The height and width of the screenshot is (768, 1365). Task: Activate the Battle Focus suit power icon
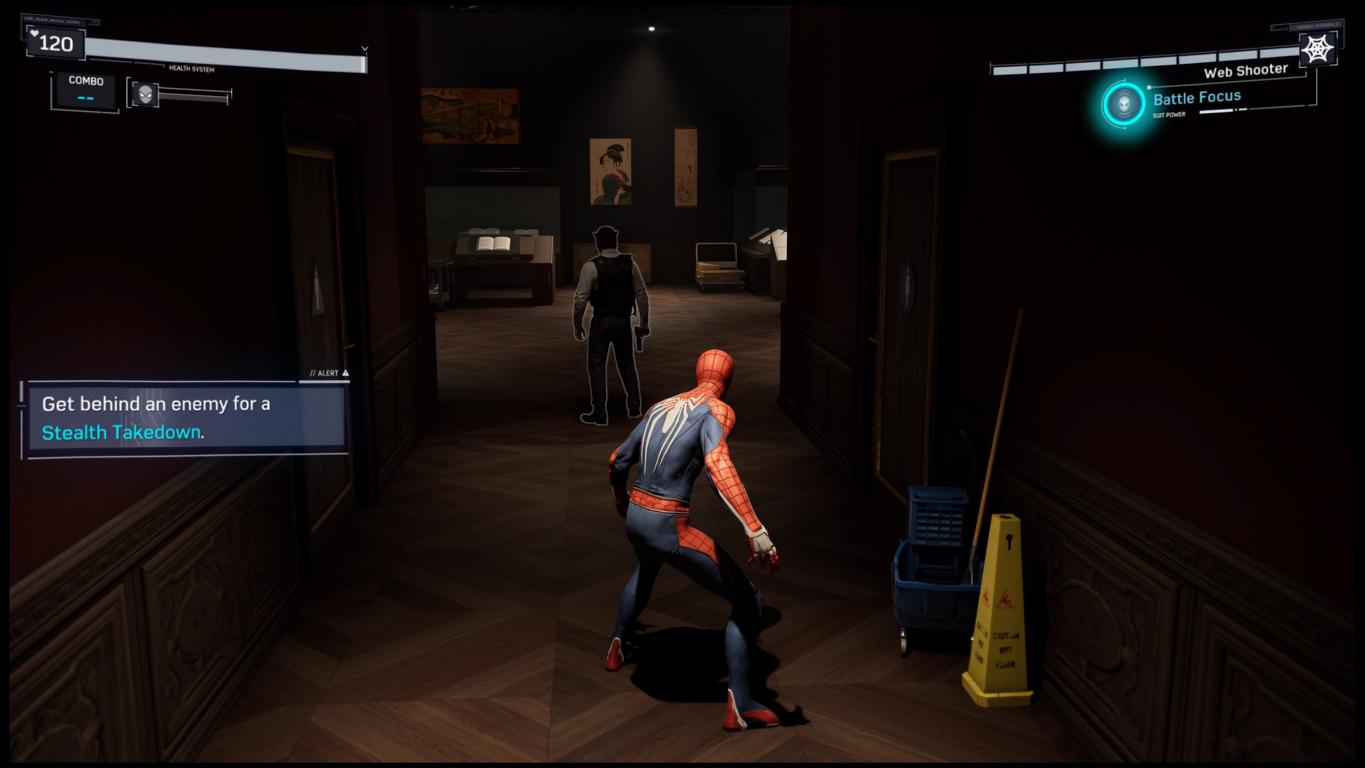(x=1124, y=103)
